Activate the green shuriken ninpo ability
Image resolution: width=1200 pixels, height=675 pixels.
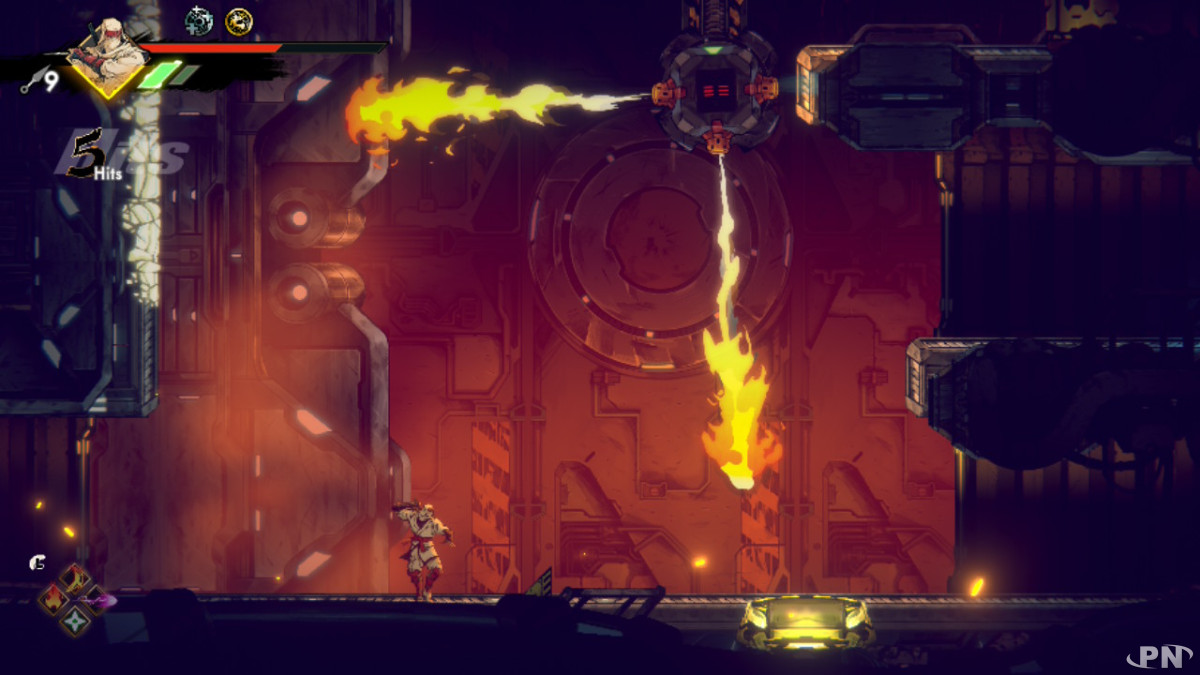(75, 621)
